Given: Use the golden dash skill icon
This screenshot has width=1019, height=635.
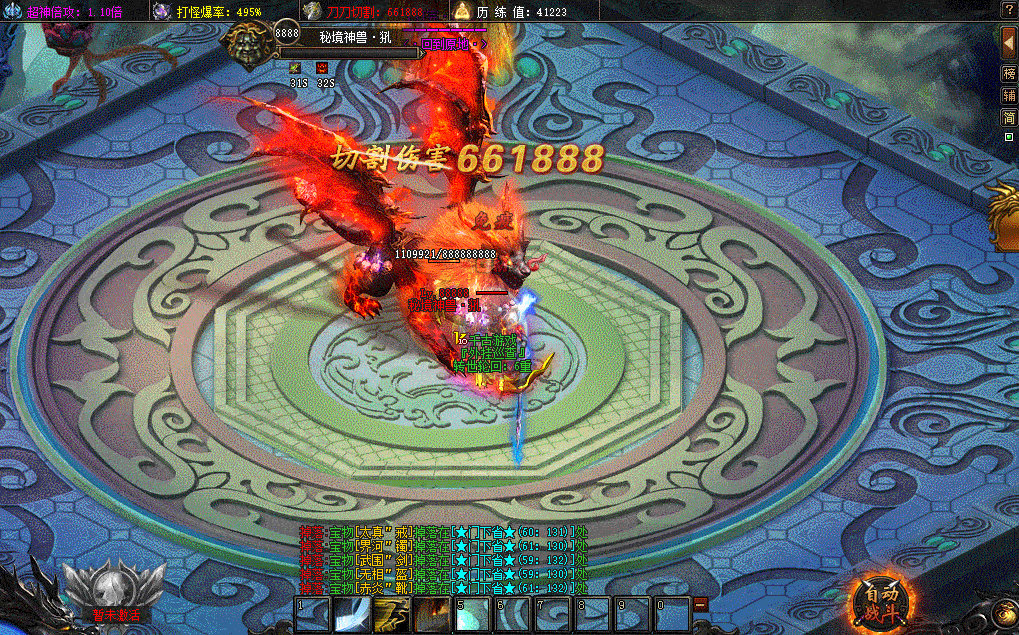Looking at the screenshot, I should [x=391, y=613].
